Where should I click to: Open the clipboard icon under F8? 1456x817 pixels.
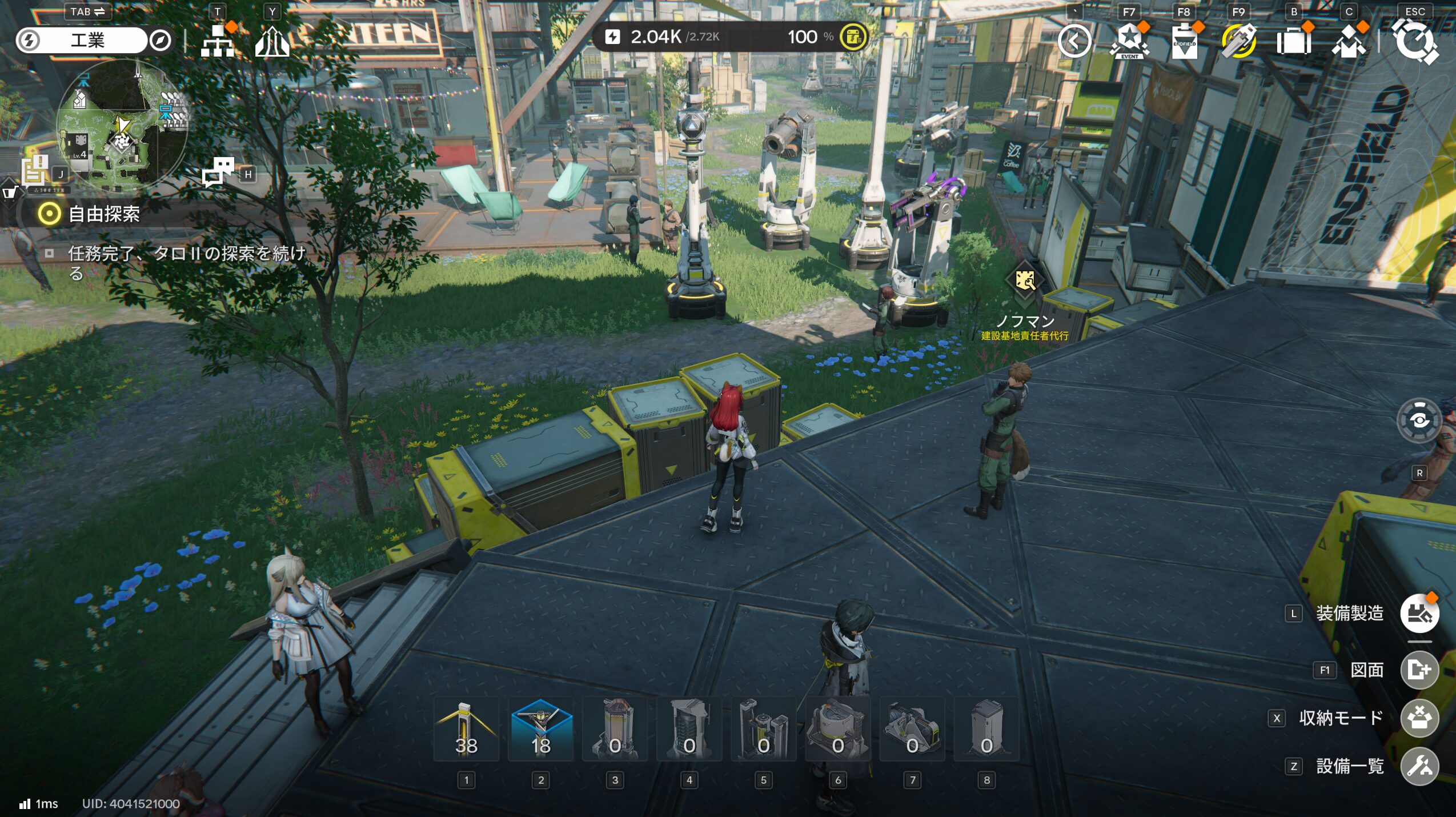pyautogui.click(x=1184, y=41)
